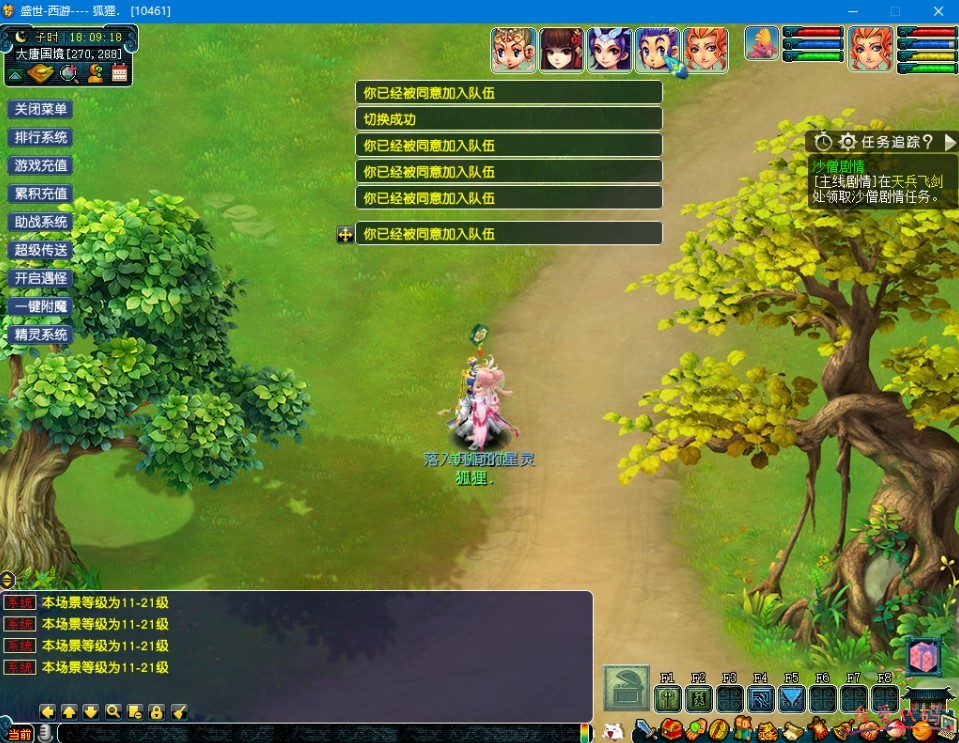
Task: Activate the F5 blue triangle skill
Action: (x=791, y=698)
